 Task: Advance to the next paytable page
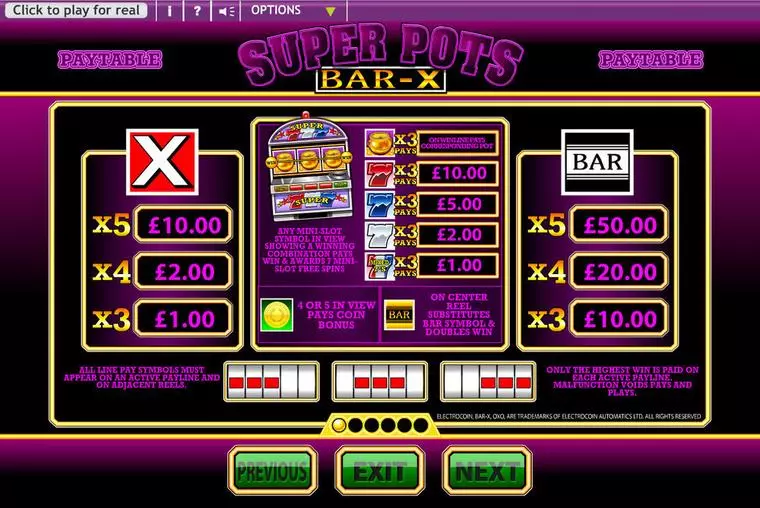(487, 470)
